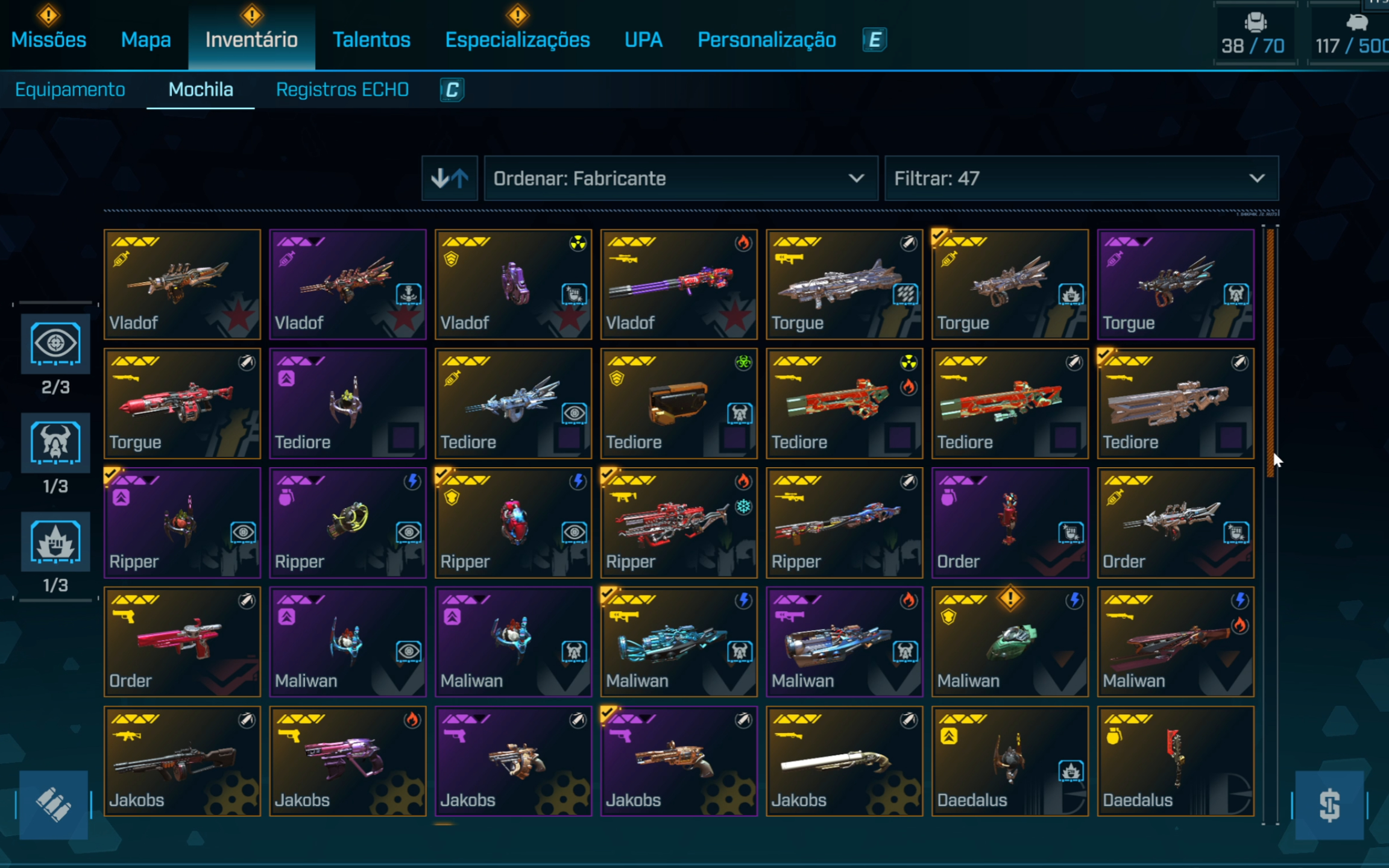Open the Missões tab
Screen dimensions: 1389x868
tap(49, 40)
